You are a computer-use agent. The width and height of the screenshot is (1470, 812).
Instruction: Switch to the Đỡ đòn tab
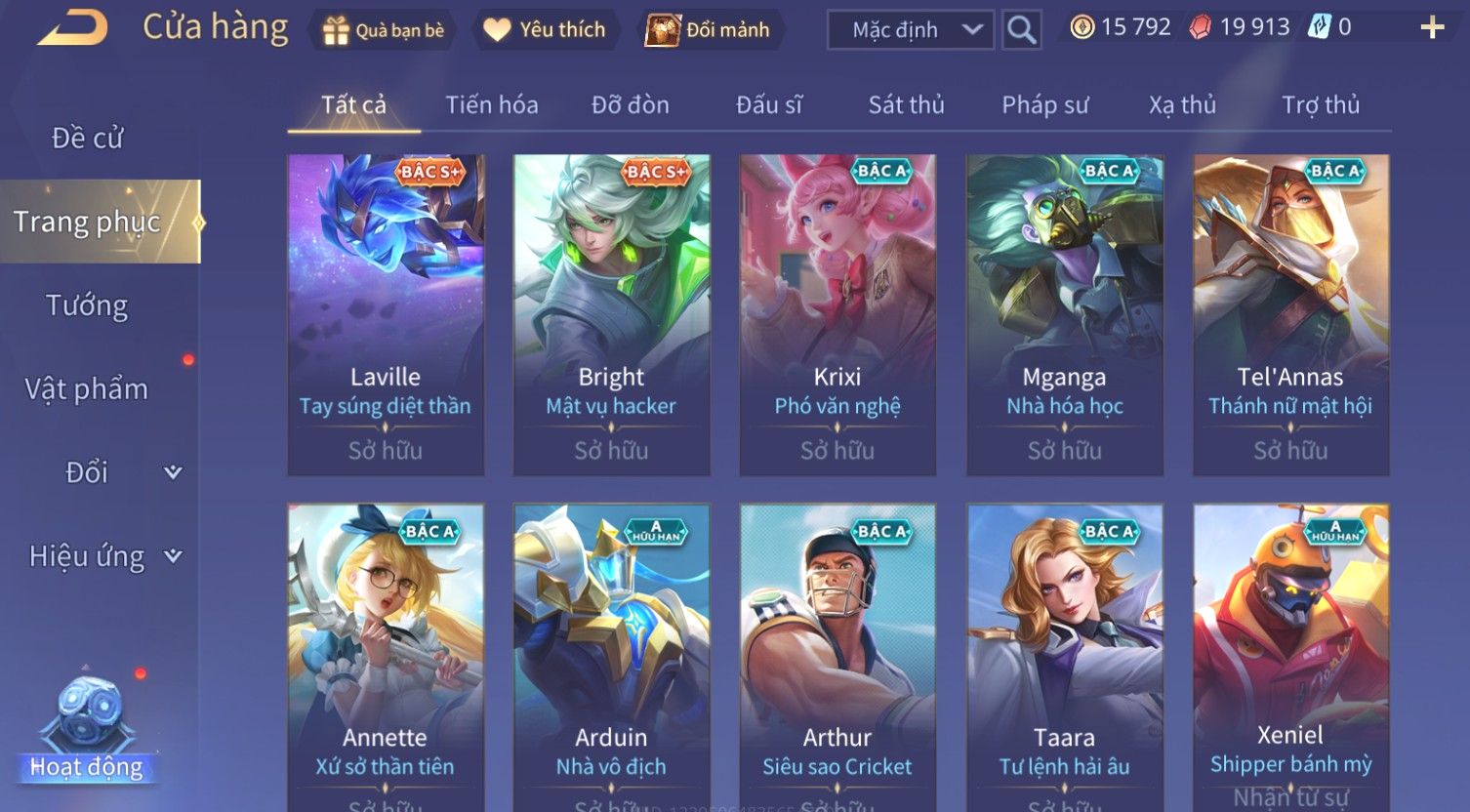pos(631,105)
